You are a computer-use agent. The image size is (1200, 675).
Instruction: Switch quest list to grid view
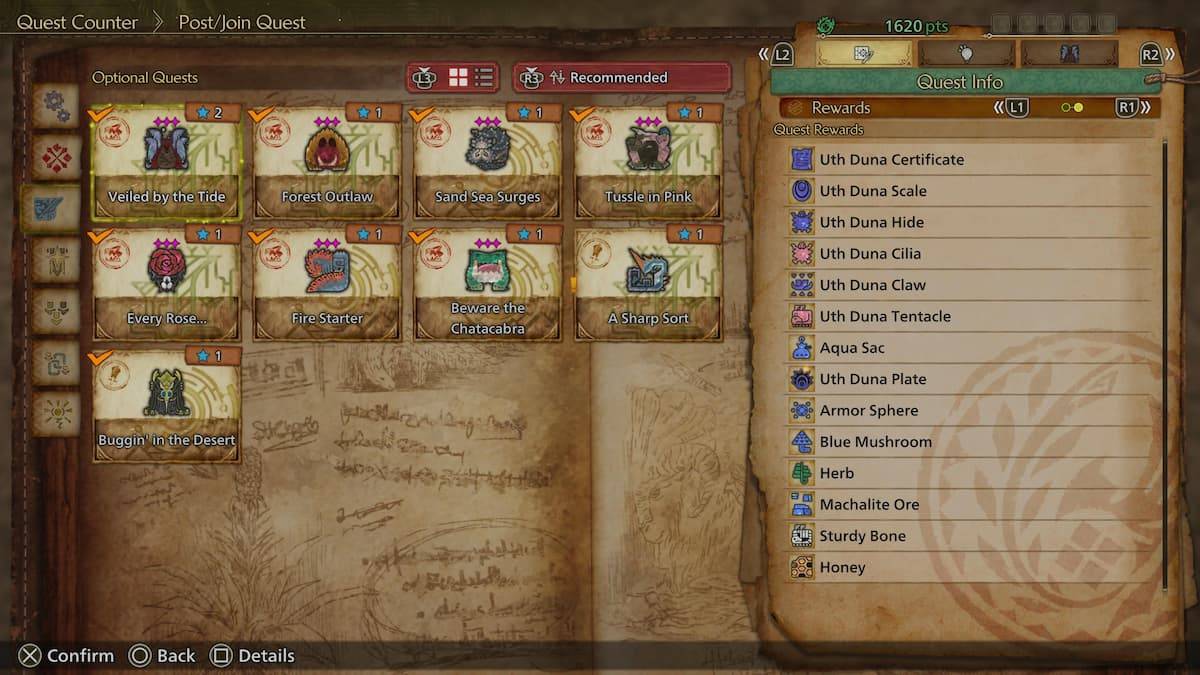coord(458,77)
